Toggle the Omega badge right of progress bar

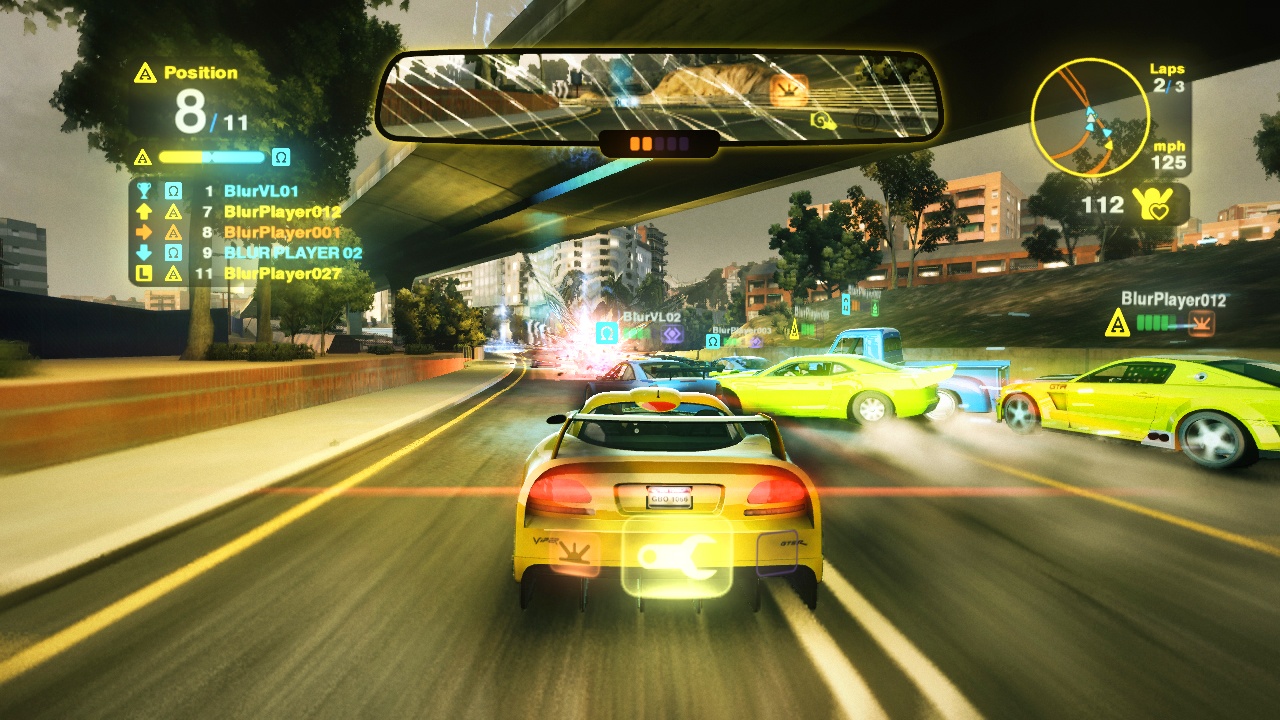tap(281, 157)
